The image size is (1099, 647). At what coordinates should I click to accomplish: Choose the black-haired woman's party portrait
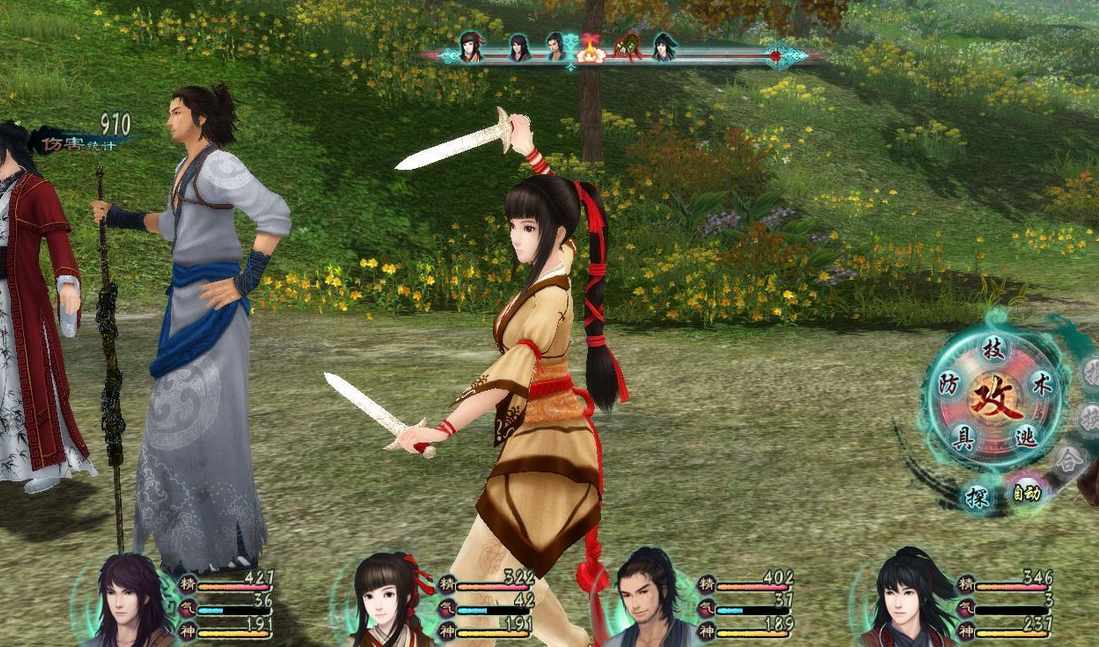pos(908,602)
